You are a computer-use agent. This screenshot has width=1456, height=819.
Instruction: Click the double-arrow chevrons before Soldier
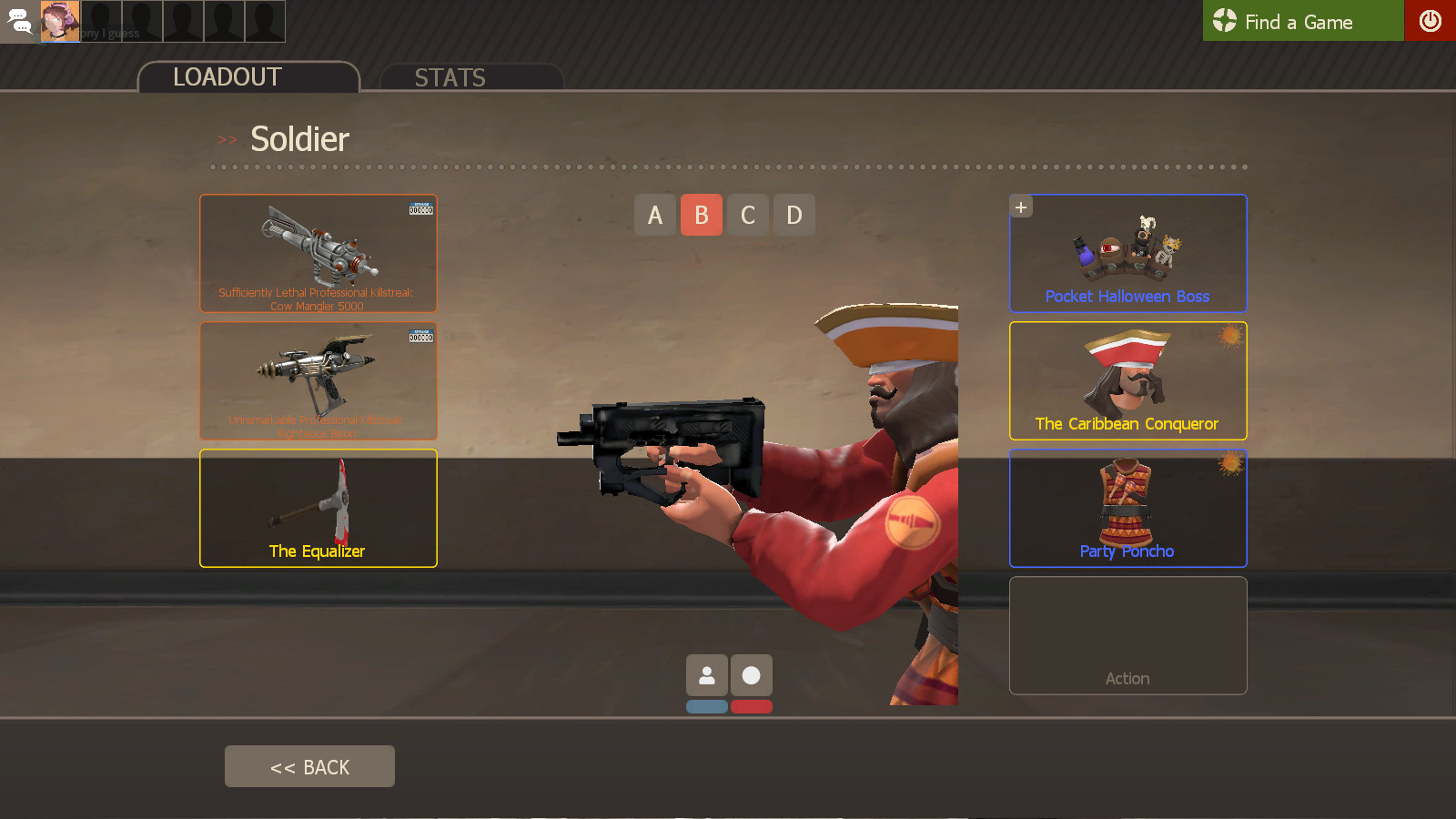(226, 139)
